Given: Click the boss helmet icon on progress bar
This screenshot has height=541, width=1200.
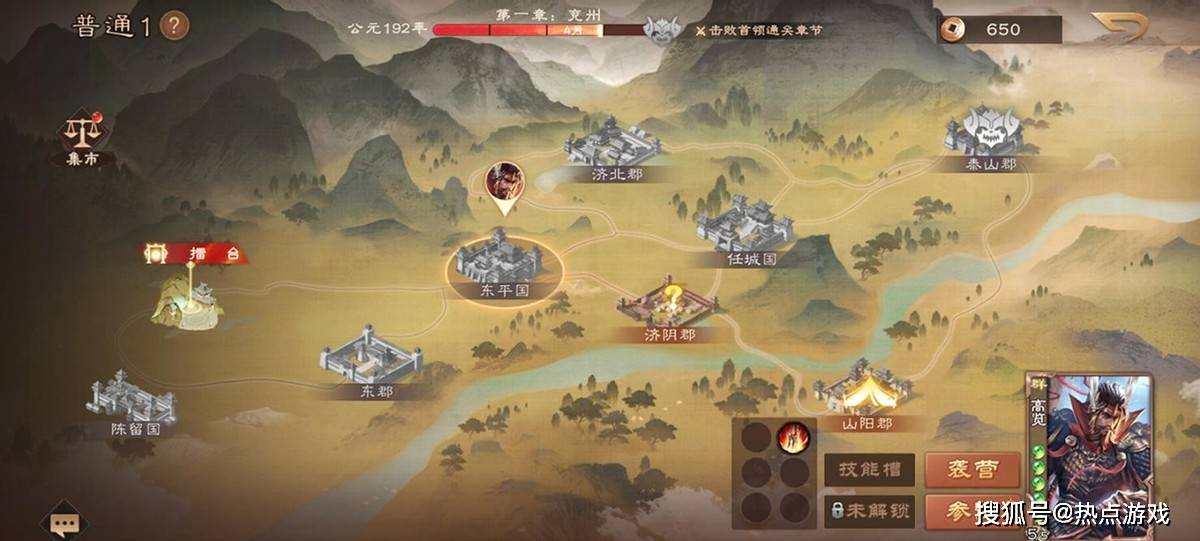Looking at the screenshot, I should click(661, 31).
